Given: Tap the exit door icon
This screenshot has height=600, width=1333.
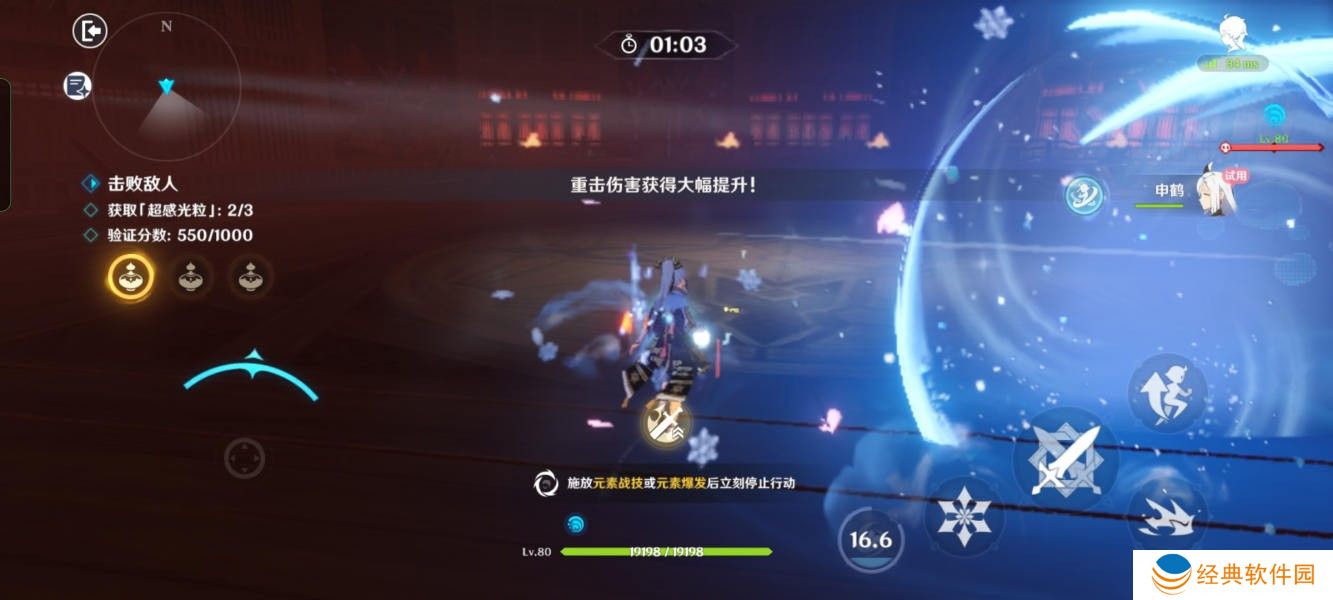Looking at the screenshot, I should coord(90,31).
